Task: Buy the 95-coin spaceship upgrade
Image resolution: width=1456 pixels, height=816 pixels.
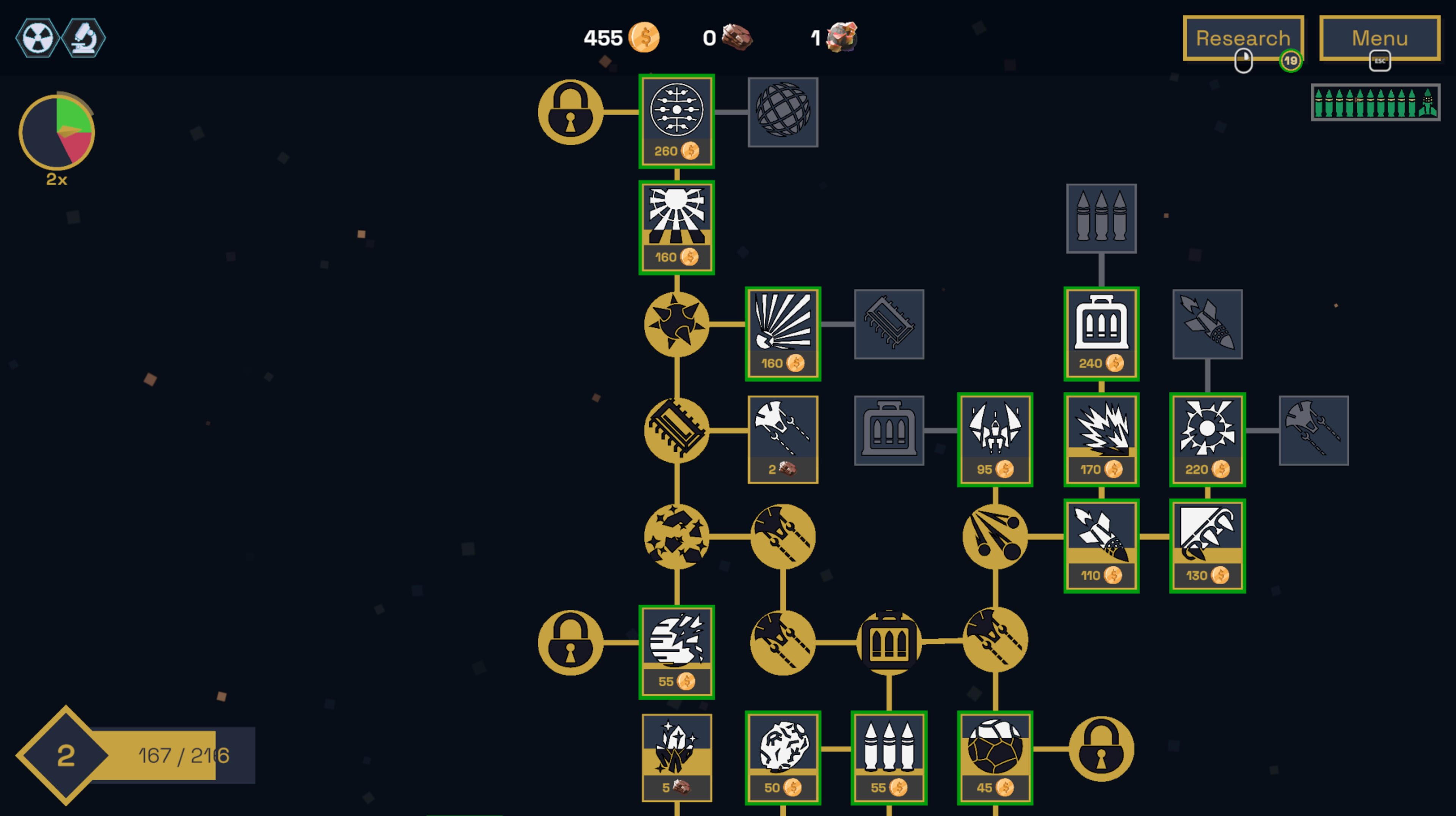Action: tap(995, 439)
